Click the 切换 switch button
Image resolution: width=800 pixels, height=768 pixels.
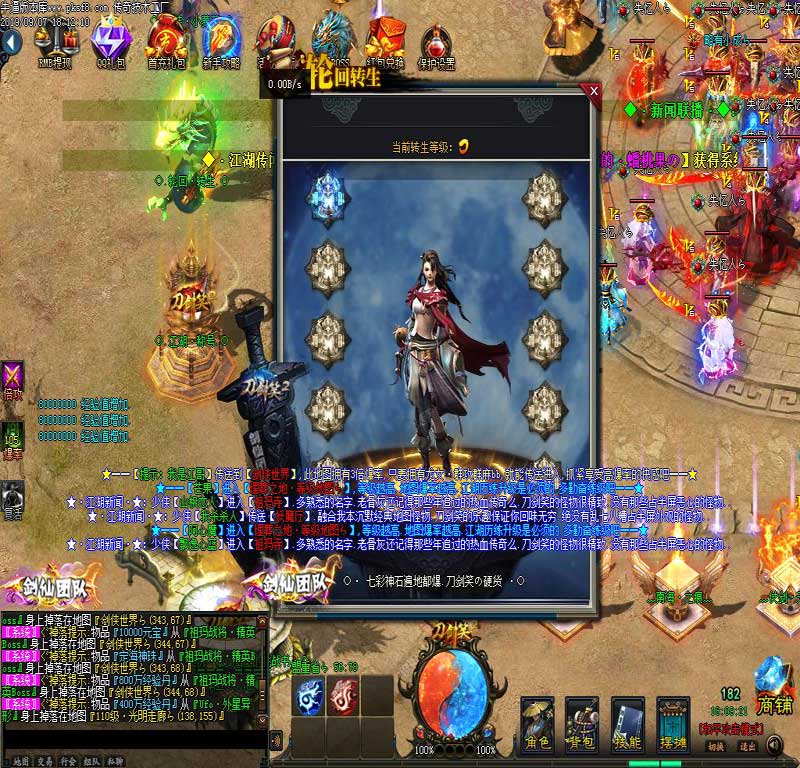point(716,746)
